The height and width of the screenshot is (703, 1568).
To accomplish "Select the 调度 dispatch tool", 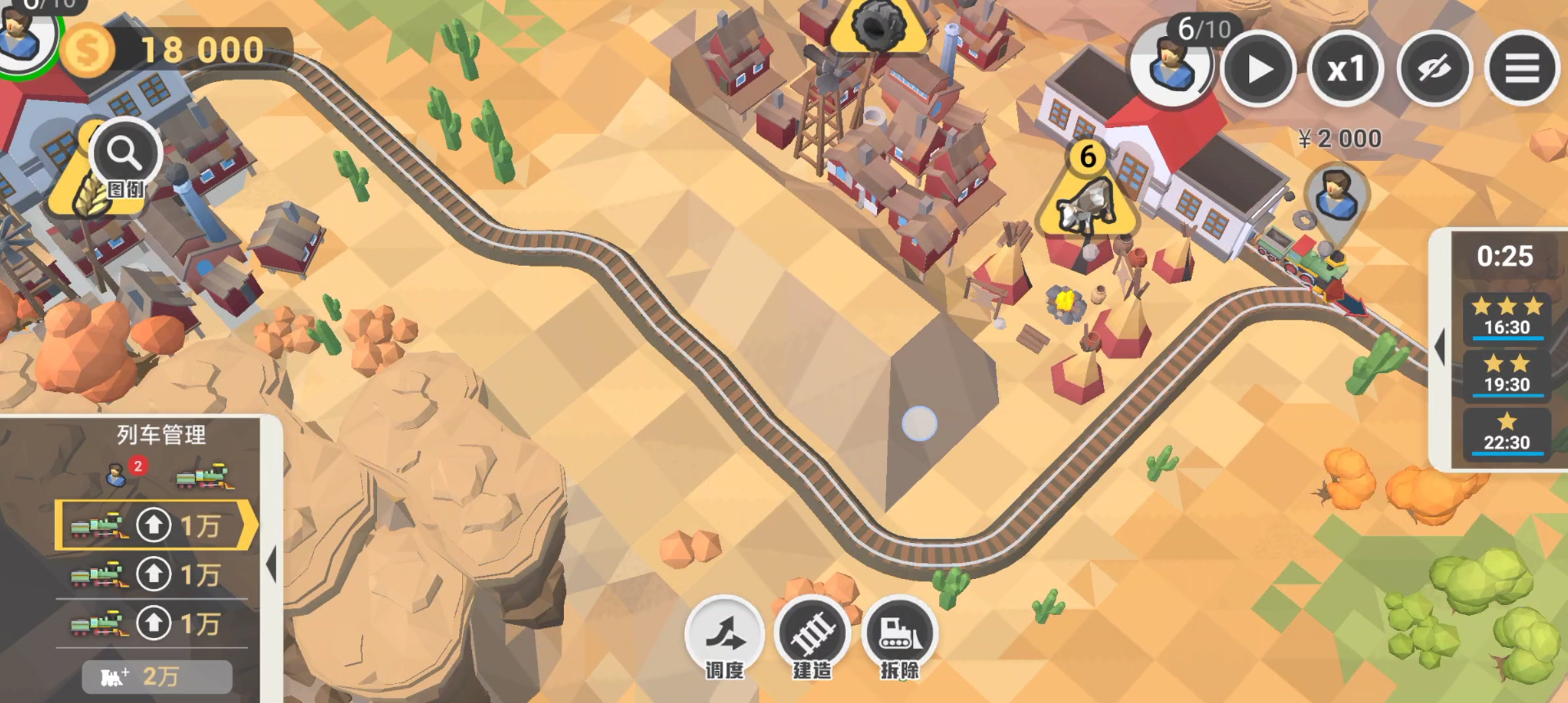I will [725, 638].
